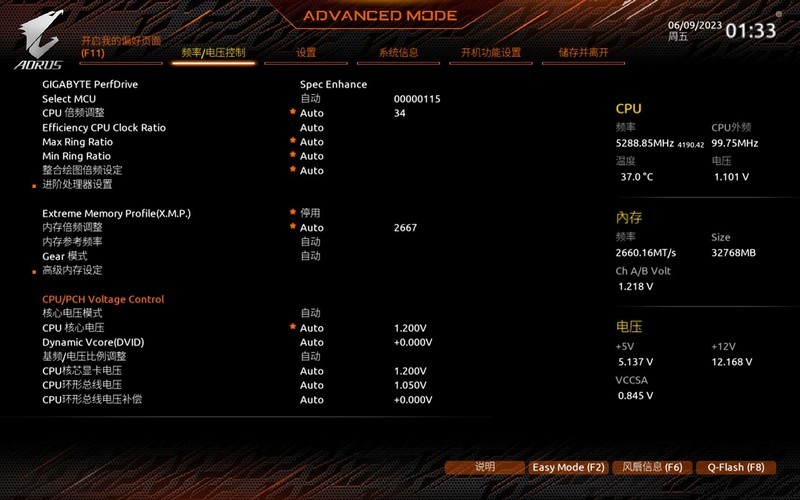The height and width of the screenshot is (500, 800).
Task: Choose the Select MCU option
Action: click(x=69, y=99)
